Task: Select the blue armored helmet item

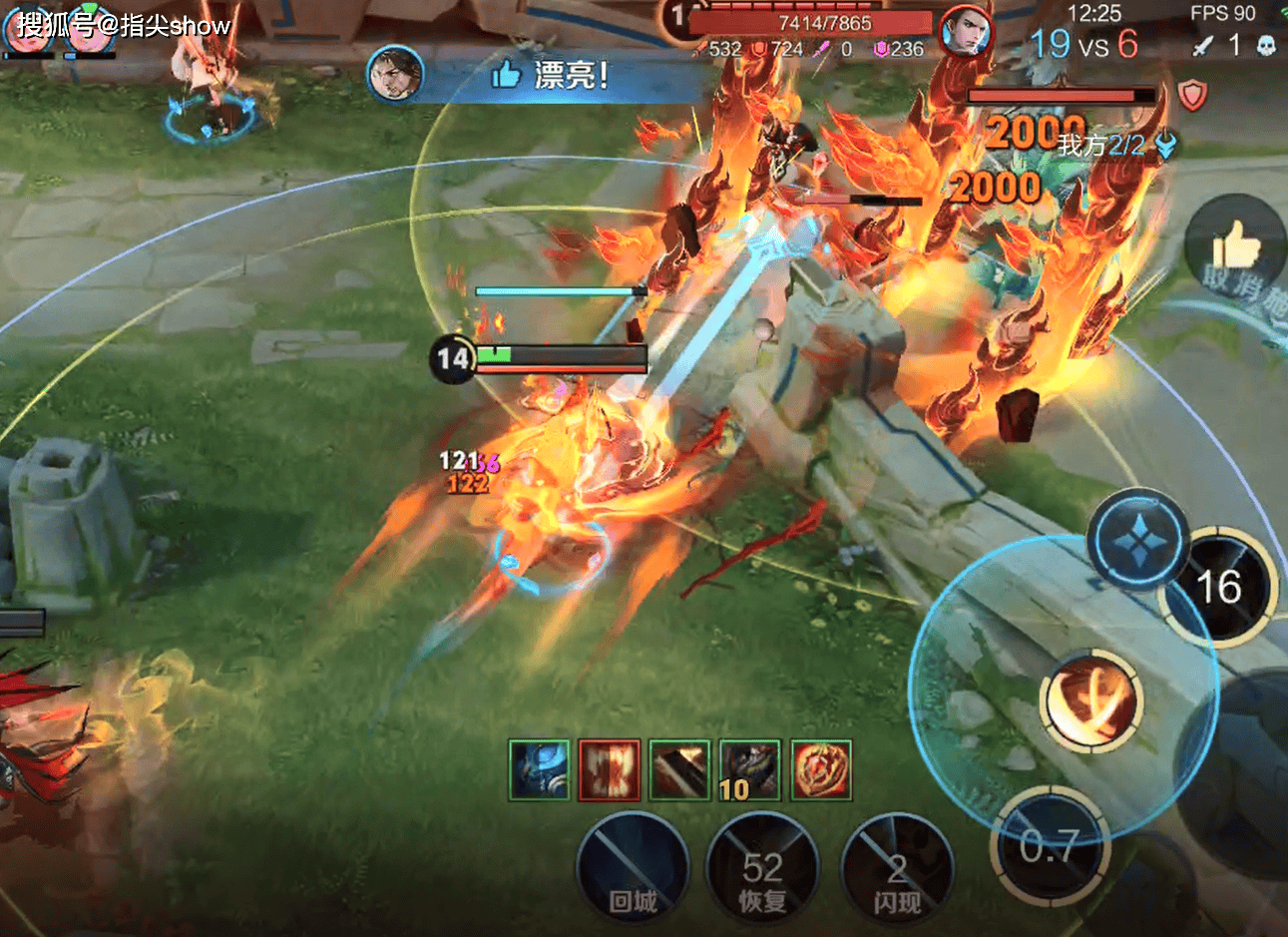Action: point(539,769)
